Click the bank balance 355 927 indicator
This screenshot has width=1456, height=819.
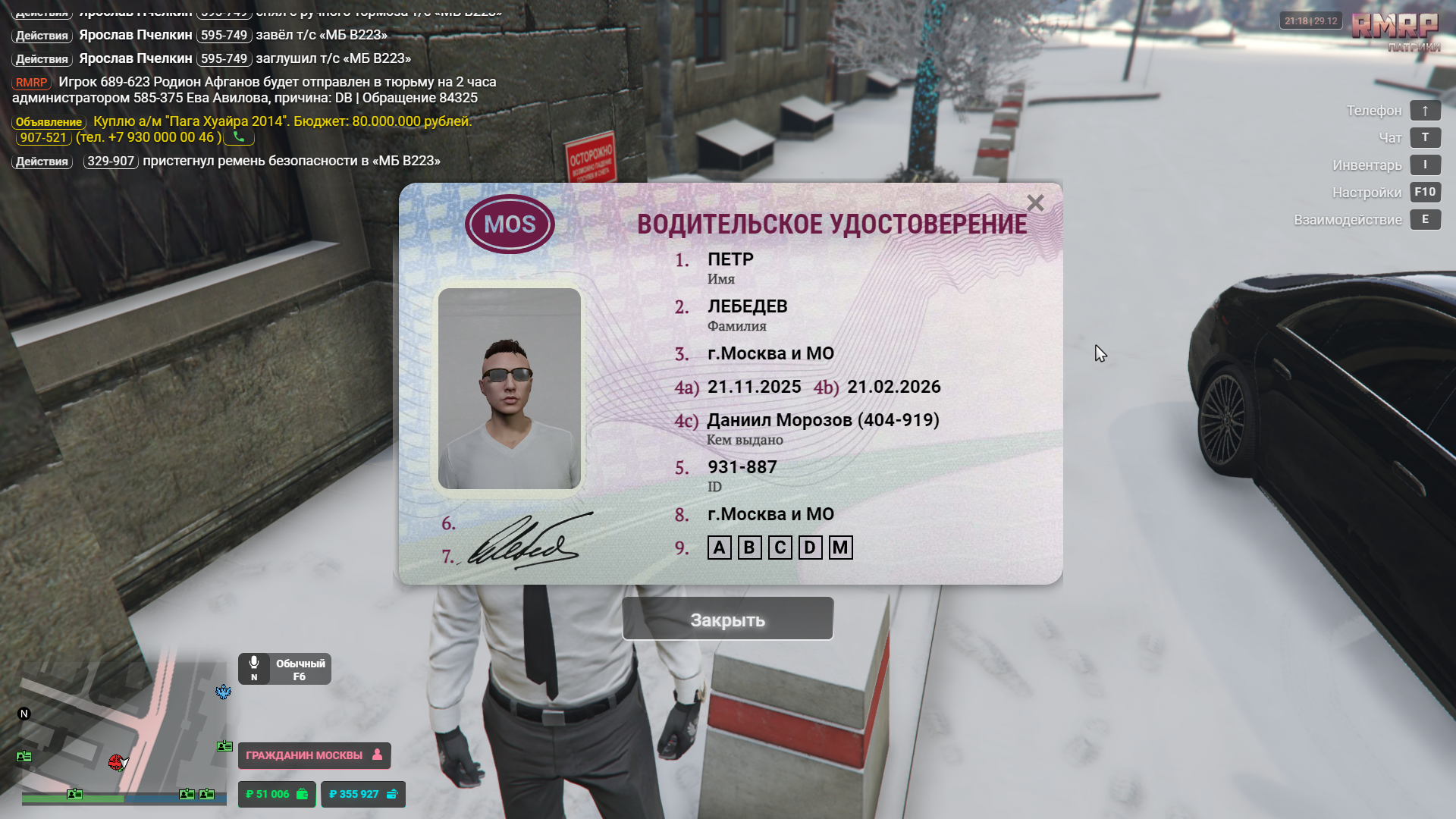pyautogui.click(x=363, y=794)
